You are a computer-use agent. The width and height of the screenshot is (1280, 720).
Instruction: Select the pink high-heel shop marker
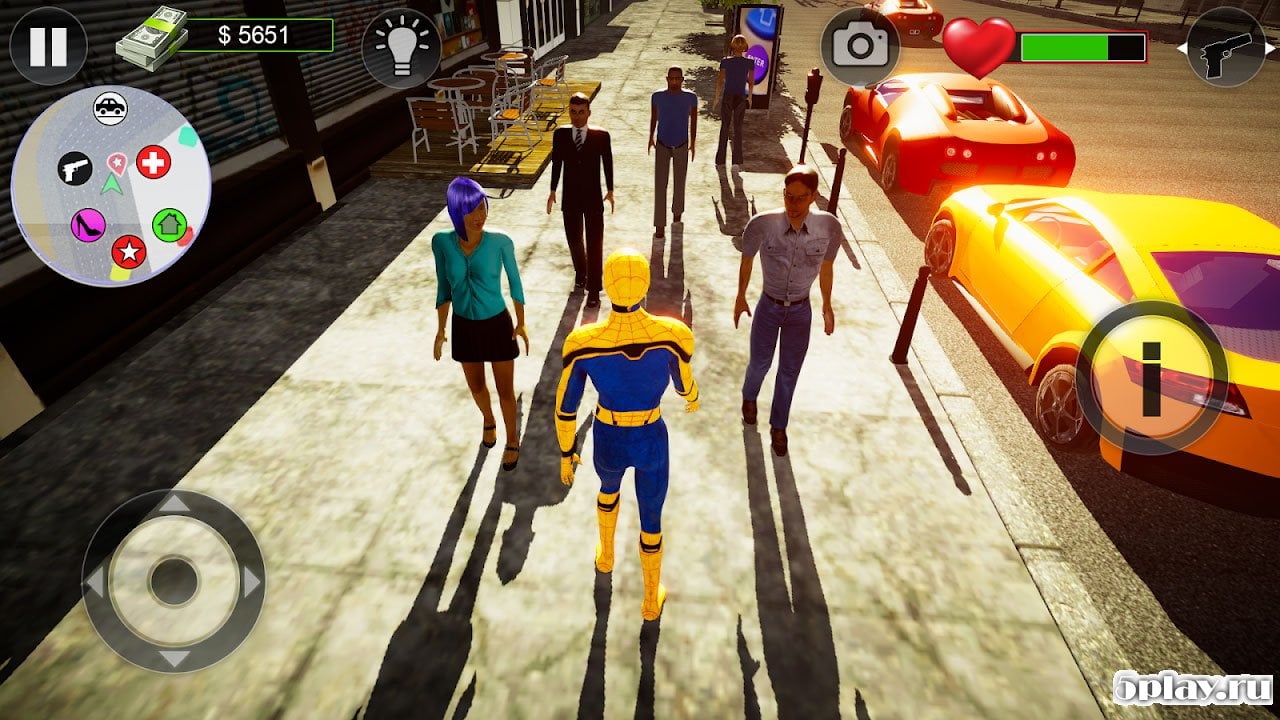pyautogui.click(x=88, y=224)
